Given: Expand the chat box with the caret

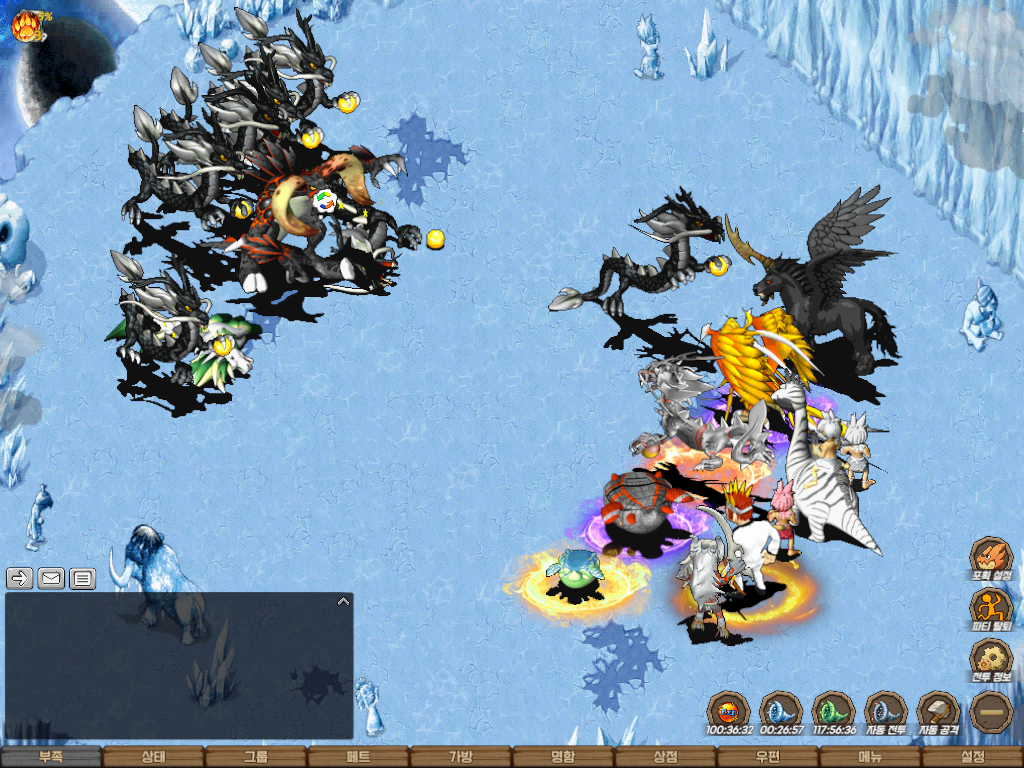Looking at the screenshot, I should (x=343, y=602).
